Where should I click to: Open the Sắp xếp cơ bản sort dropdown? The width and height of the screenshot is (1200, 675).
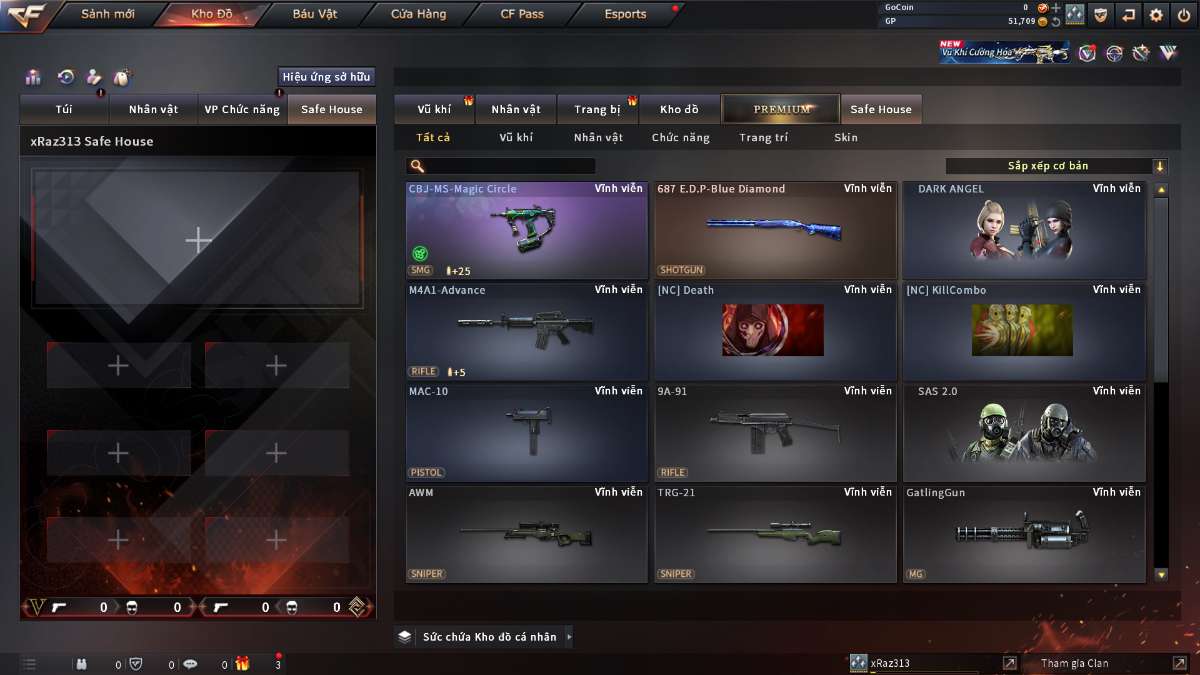point(1056,166)
